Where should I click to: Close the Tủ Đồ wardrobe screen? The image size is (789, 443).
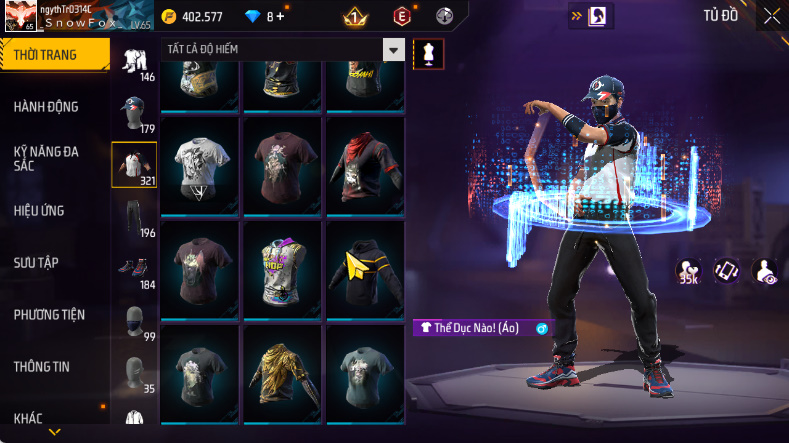tap(772, 16)
